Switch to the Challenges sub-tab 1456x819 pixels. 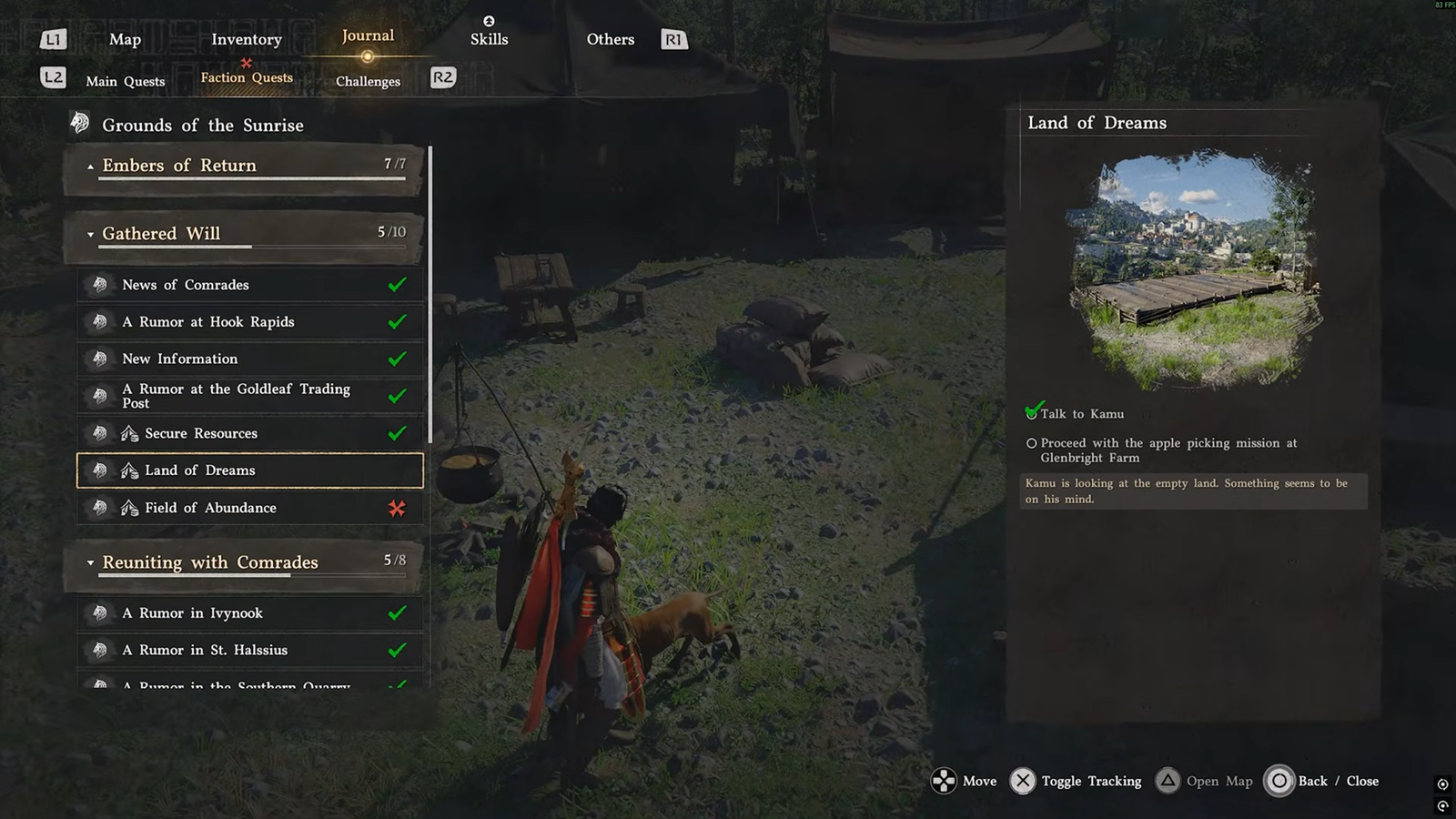tap(368, 81)
